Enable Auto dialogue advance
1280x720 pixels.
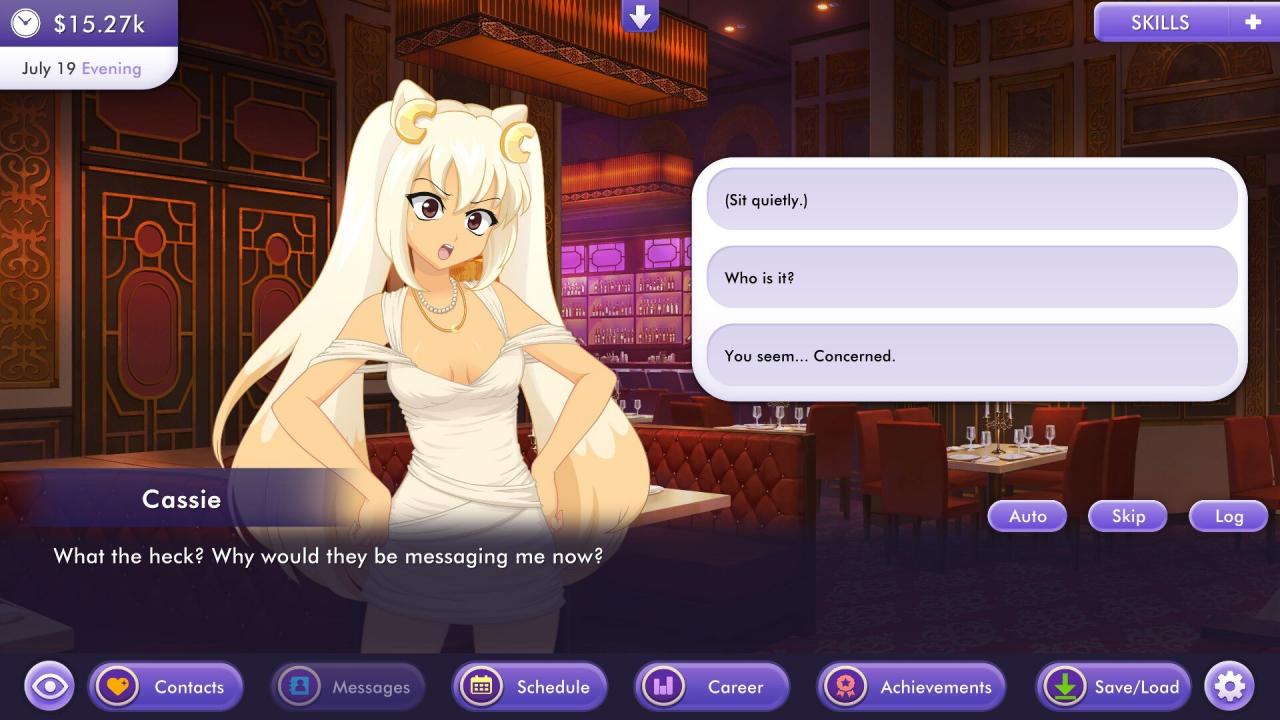coord(1027,516)
